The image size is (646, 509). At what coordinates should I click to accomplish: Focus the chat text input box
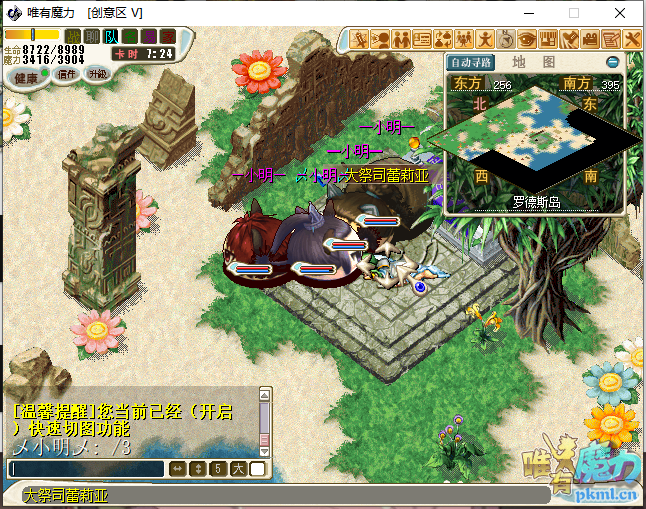coord(85,468)
